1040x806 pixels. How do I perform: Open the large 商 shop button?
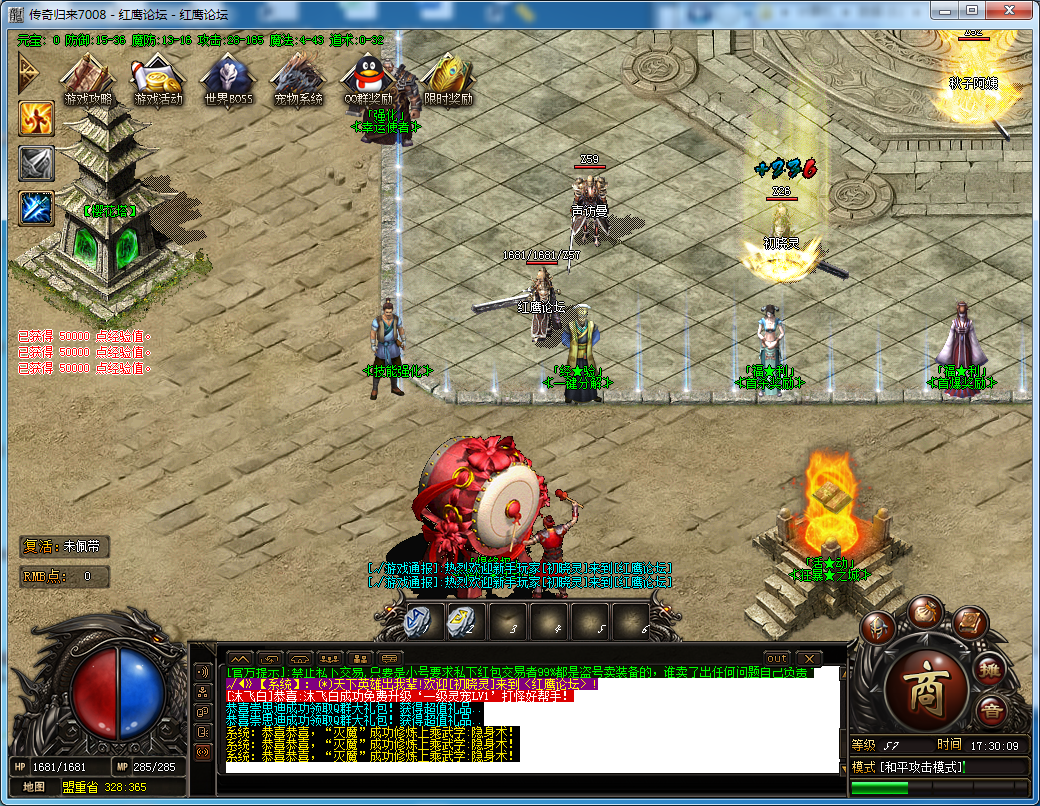[x=927, y=687]
